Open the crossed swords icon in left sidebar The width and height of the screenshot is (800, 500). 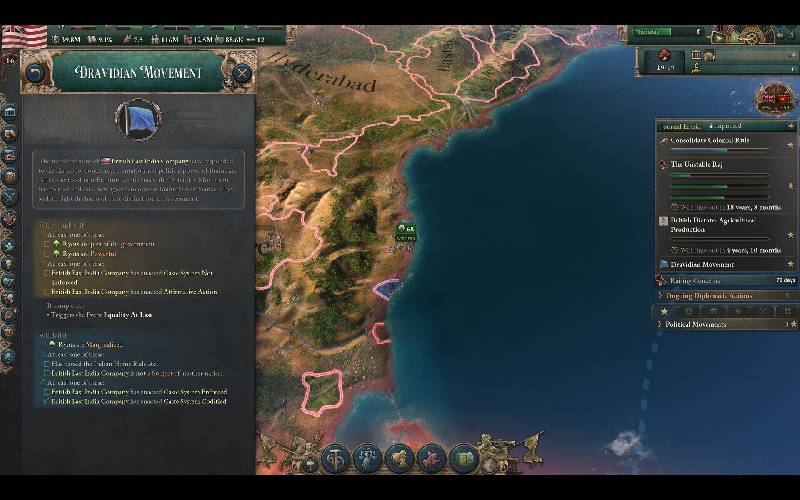(10, 197)
